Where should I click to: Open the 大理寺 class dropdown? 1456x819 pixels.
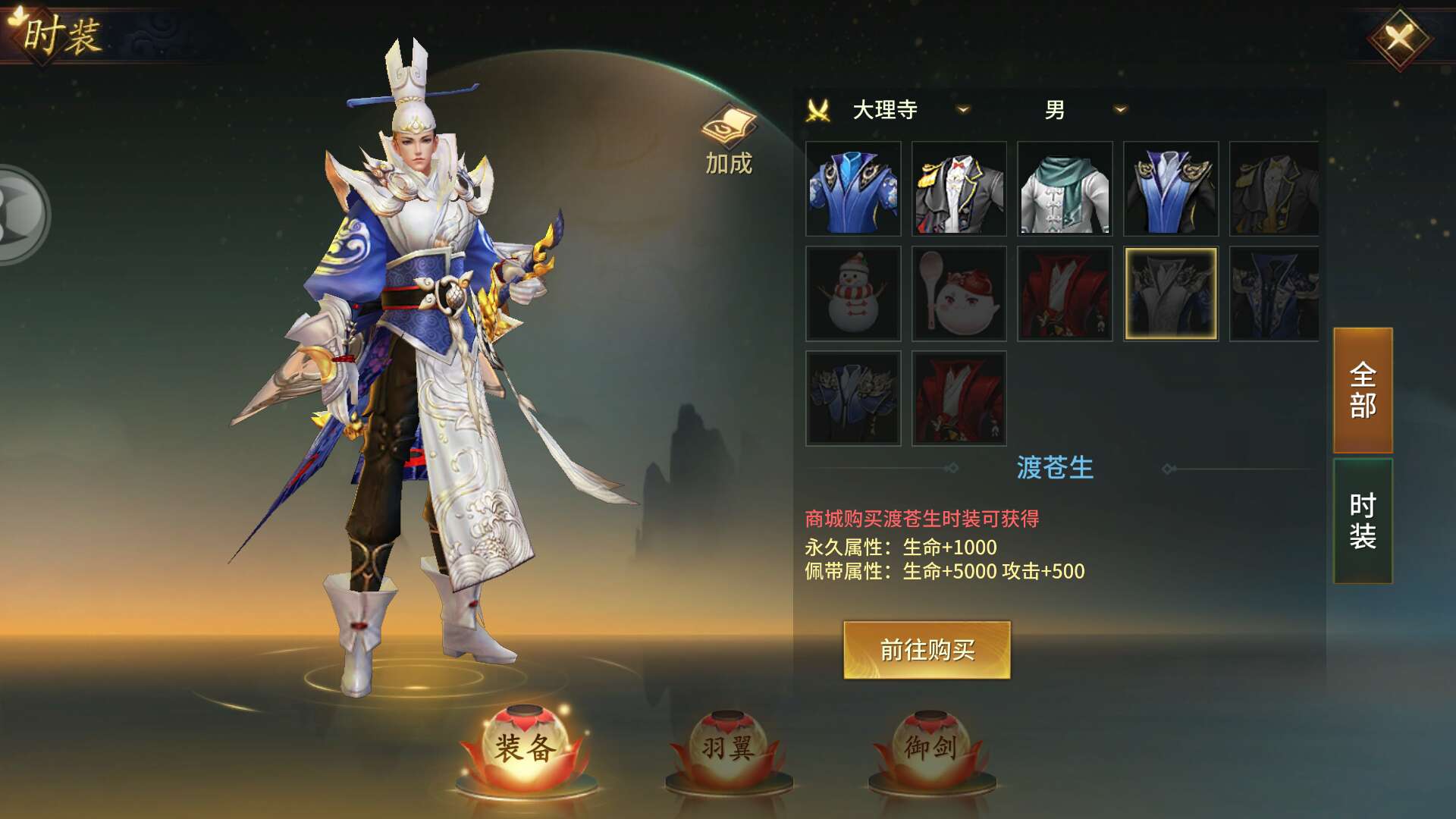click(963, 110)
